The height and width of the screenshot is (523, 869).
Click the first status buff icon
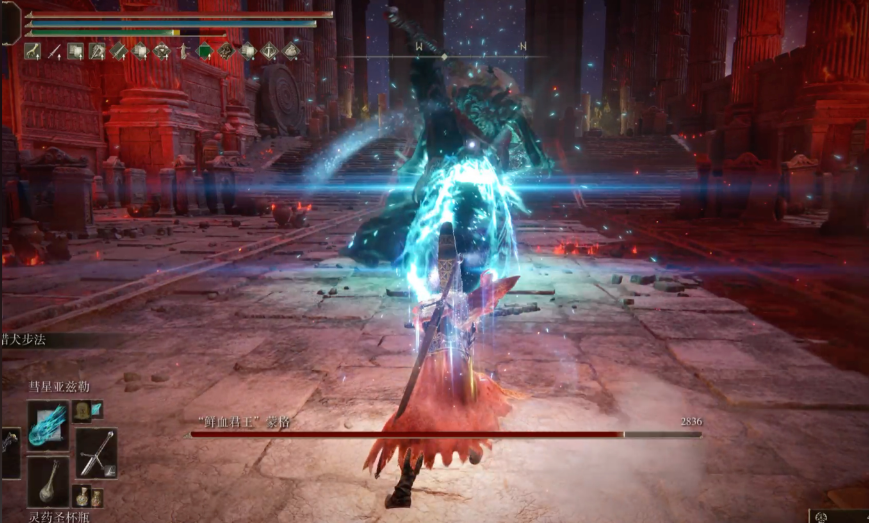tap(32, 52)
